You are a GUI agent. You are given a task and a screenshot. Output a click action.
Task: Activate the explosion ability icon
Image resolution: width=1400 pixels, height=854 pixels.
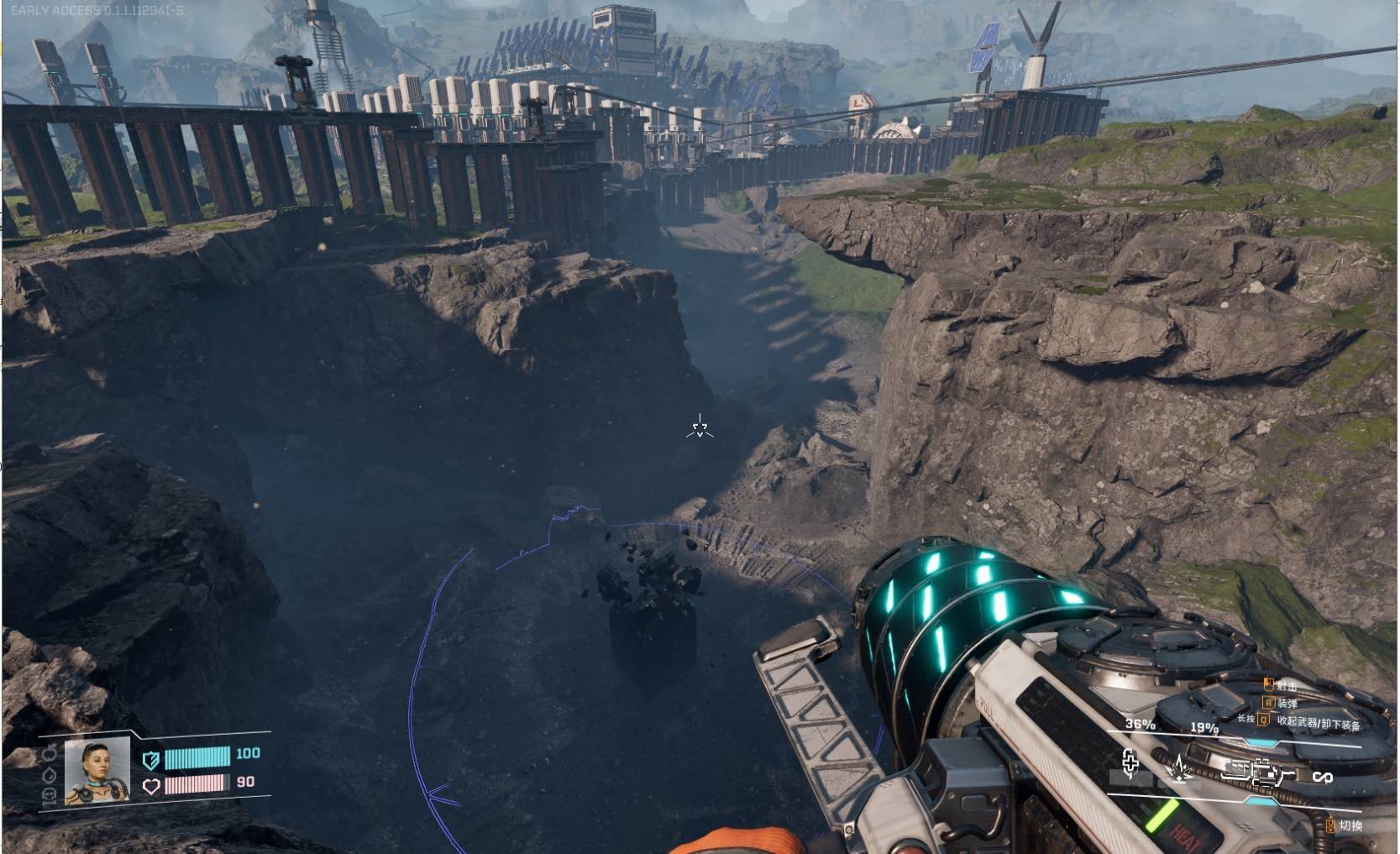pos(1180,768)
